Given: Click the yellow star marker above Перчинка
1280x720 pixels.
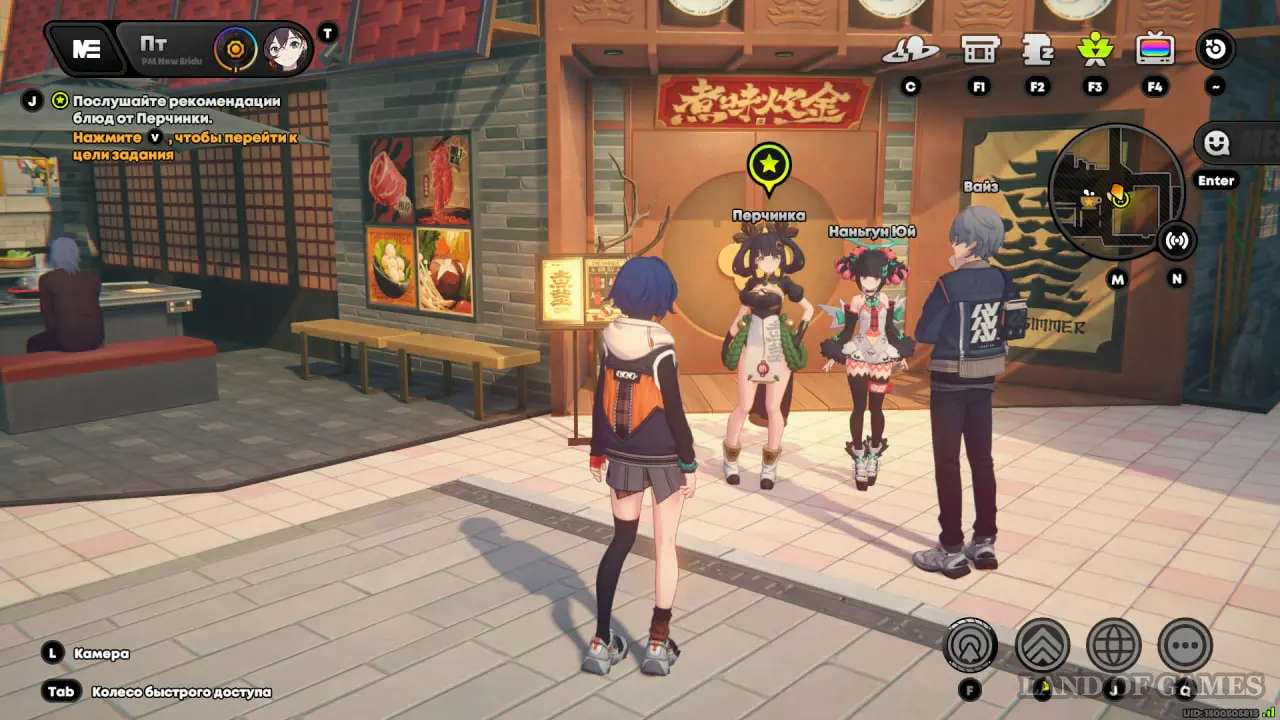Looking at the screenshot, I should click(x=768, y=167).
